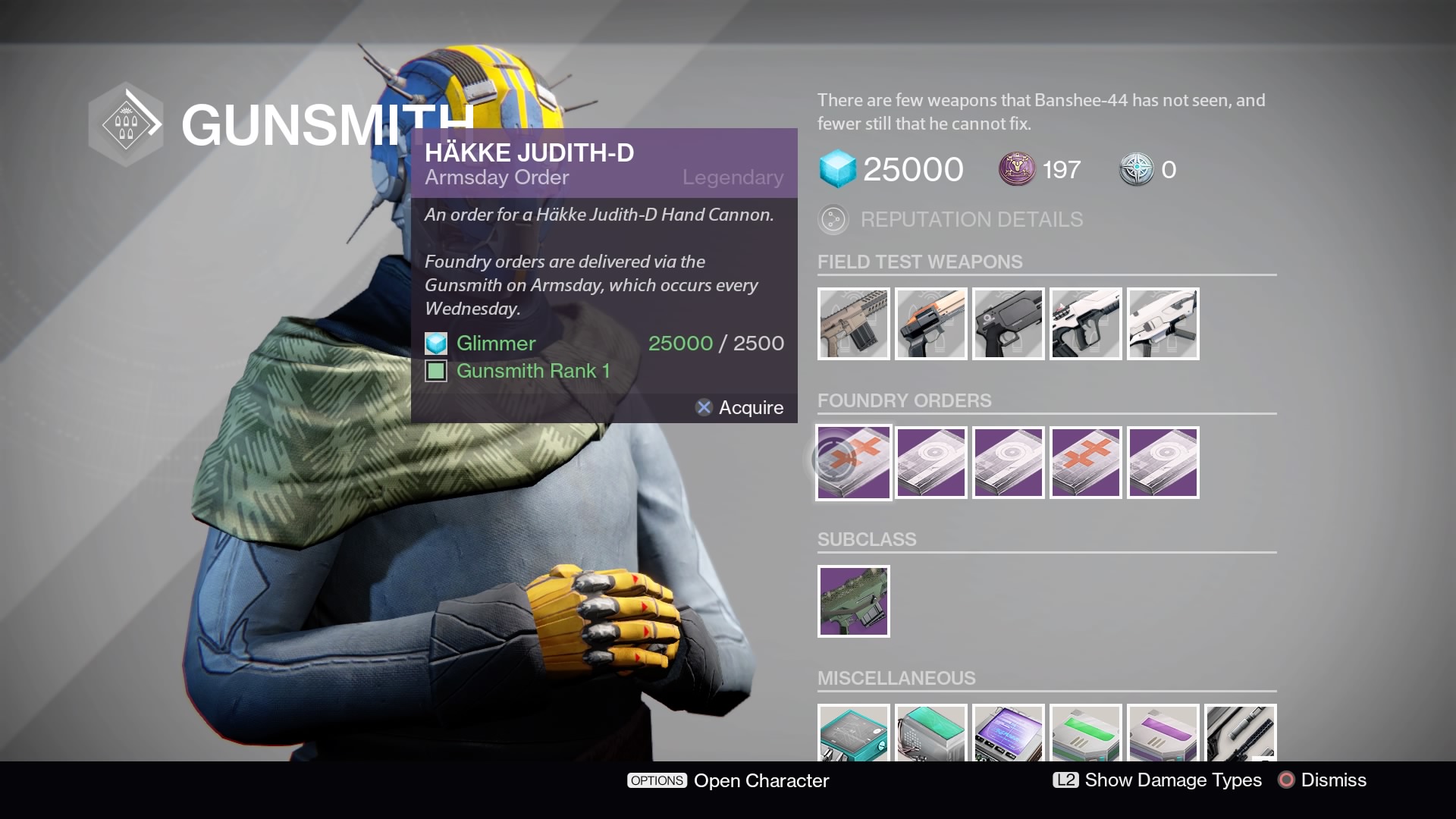This screenshot has width=1456, height=819.
Task: Select the hand cannon field test weapon
Action: pyautogui.click(x=930, y=323)
